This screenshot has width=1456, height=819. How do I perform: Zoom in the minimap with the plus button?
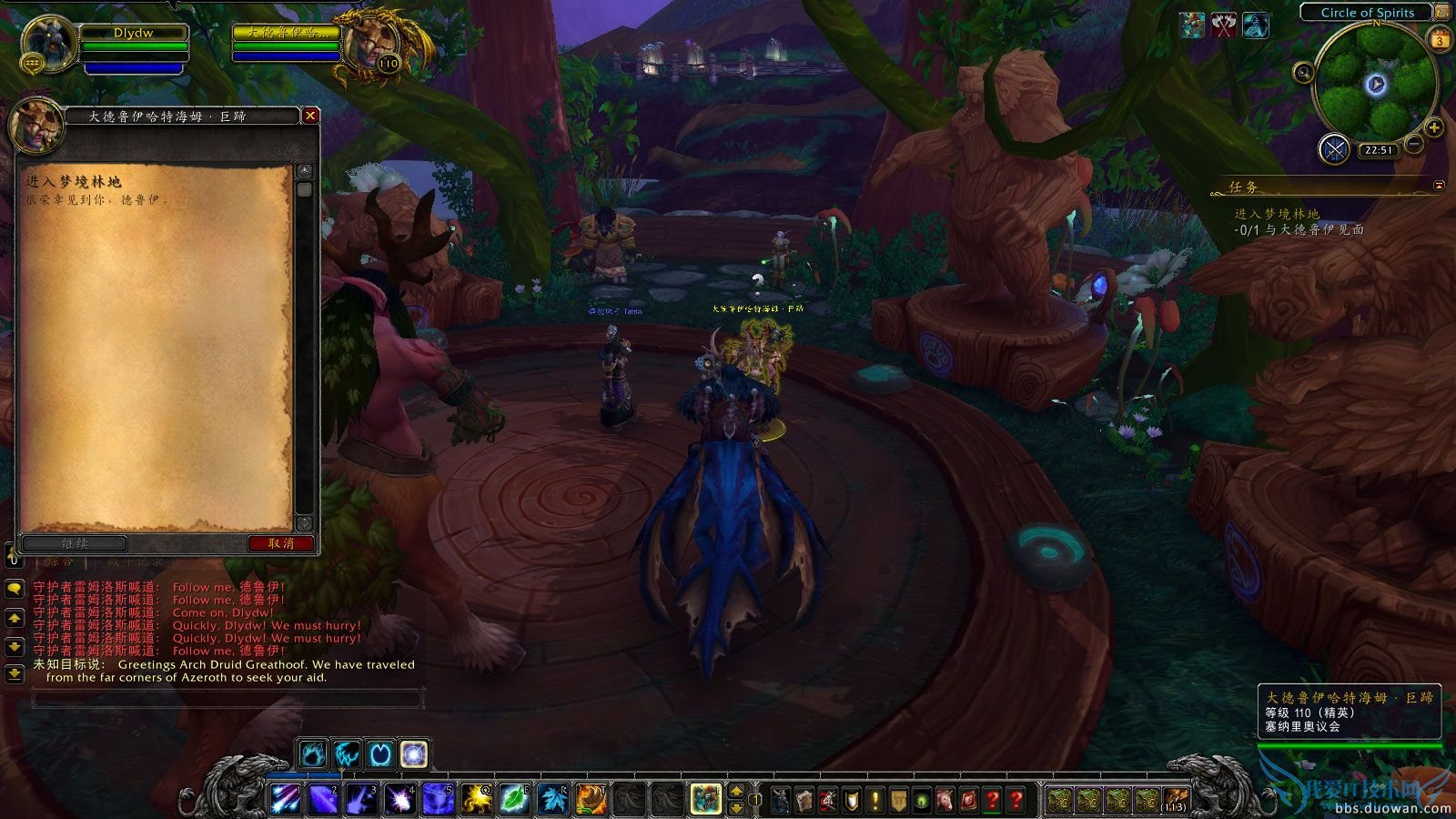click(x=1435, y=127)
